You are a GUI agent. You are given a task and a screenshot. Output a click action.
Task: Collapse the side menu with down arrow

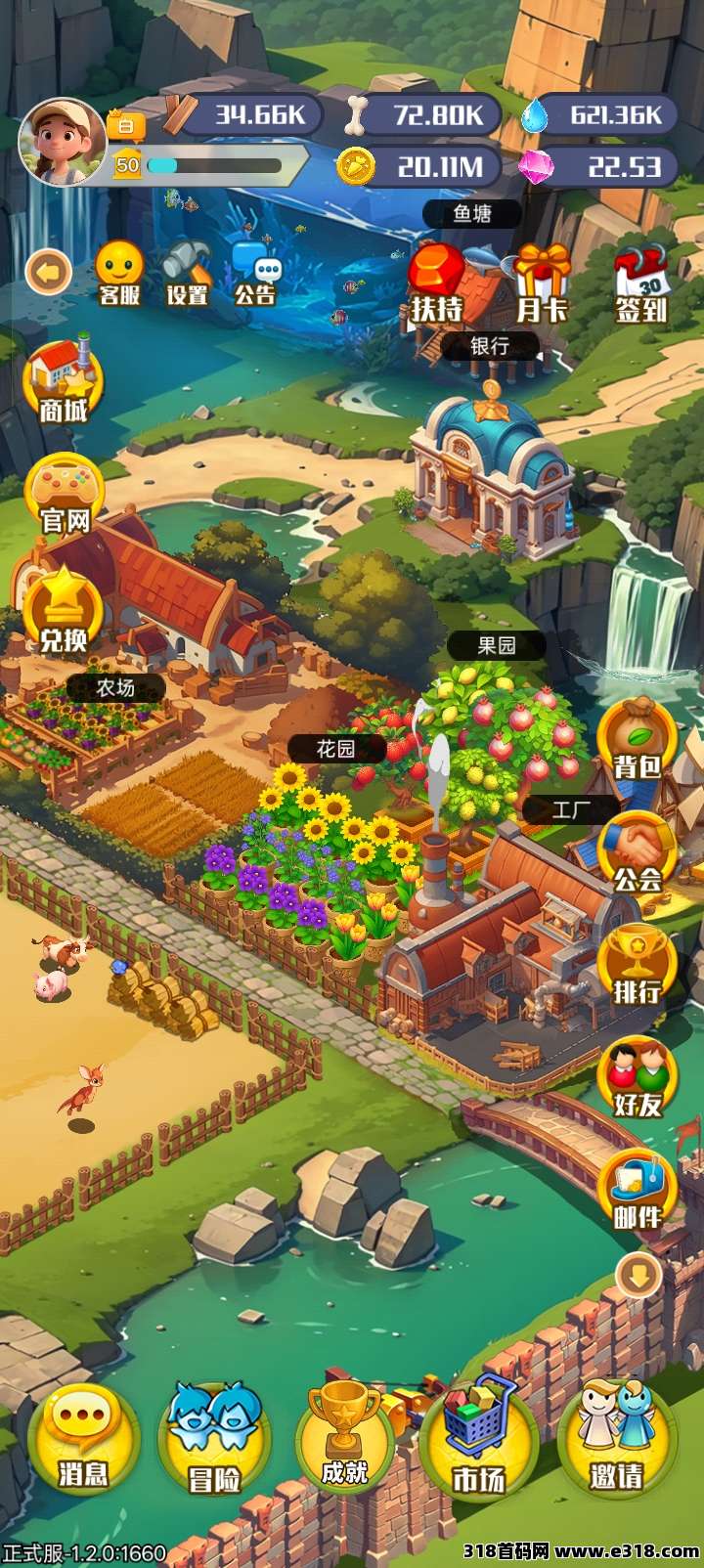(x=639, y=1275)
